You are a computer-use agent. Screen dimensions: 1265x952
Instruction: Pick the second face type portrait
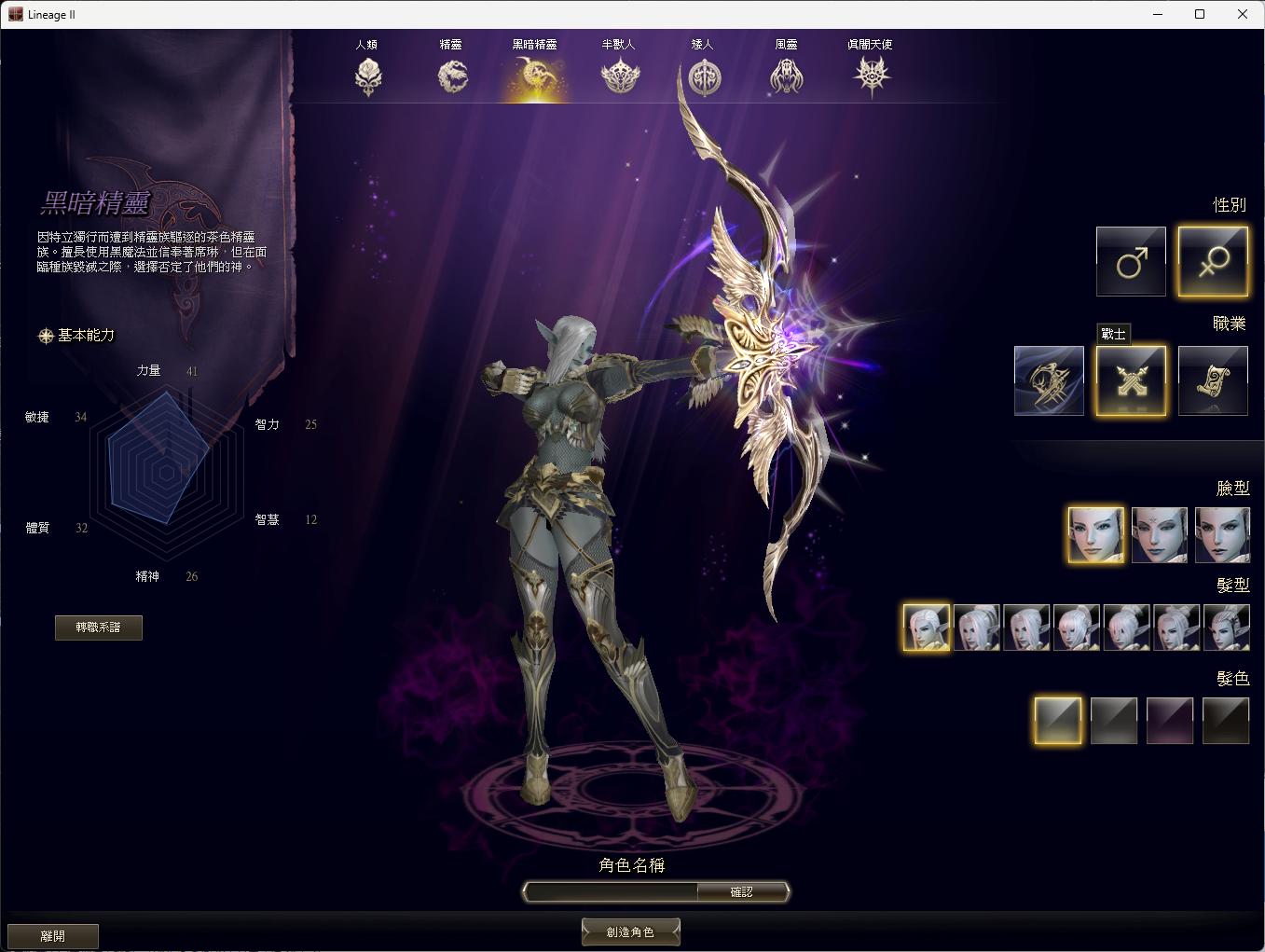pos(1160,535)
